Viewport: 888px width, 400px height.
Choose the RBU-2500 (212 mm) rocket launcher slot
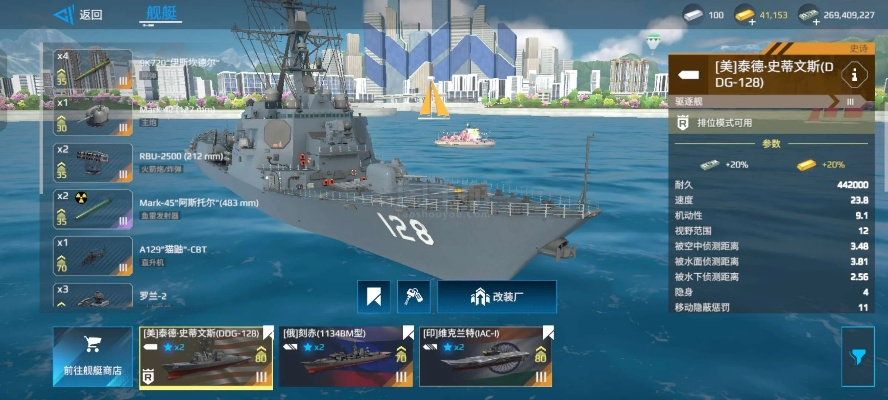click(x=93, y=162)
